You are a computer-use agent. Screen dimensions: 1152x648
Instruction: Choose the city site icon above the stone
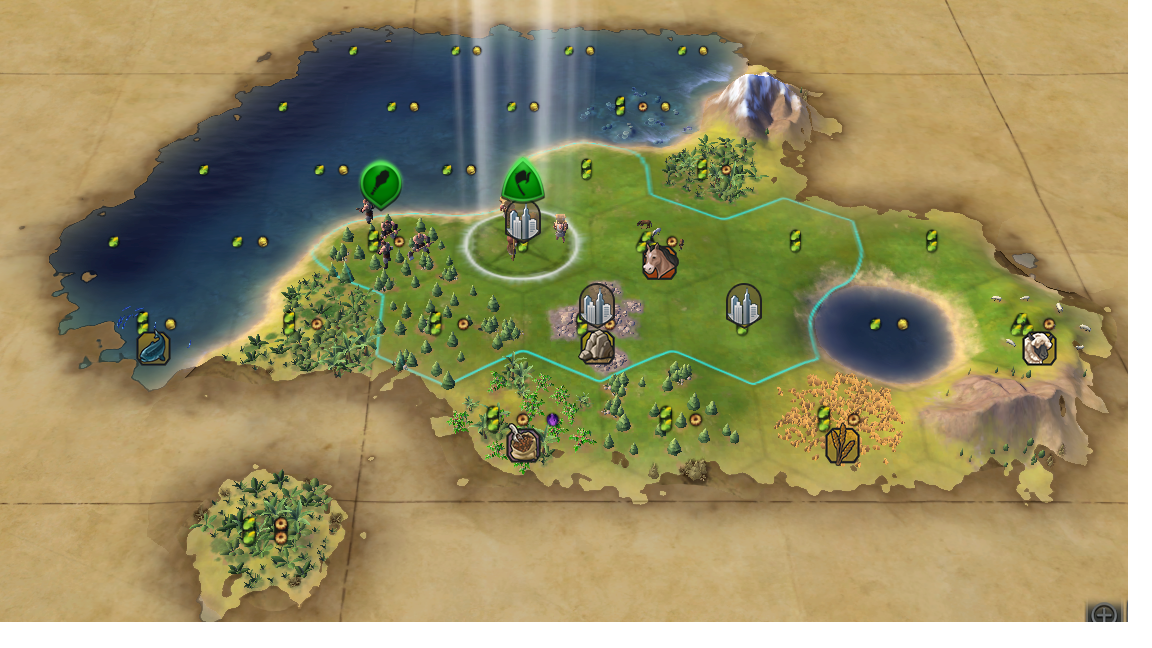click(x=597, y=305)
